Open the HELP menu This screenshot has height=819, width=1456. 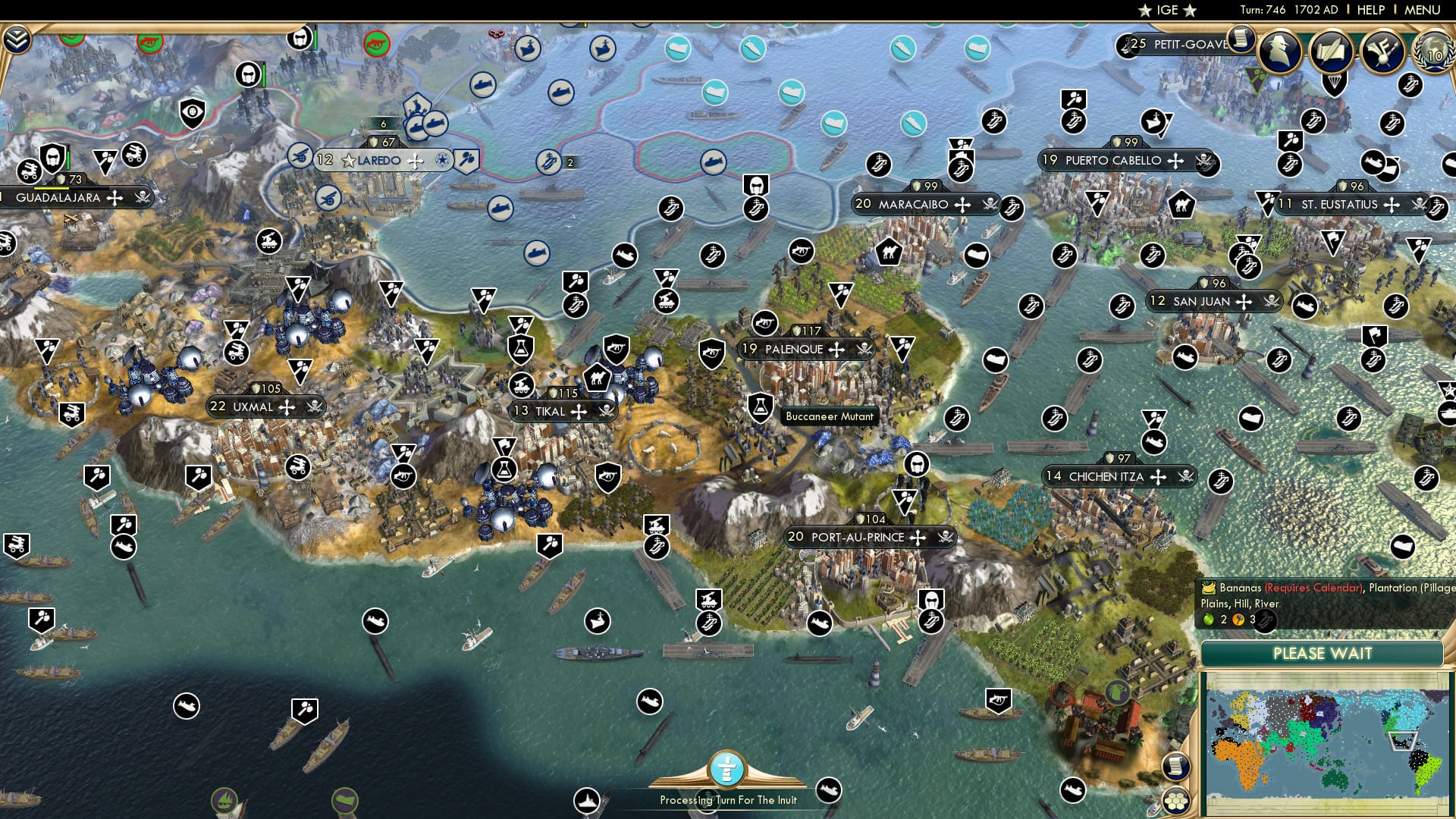click(x=1367, y=10)
